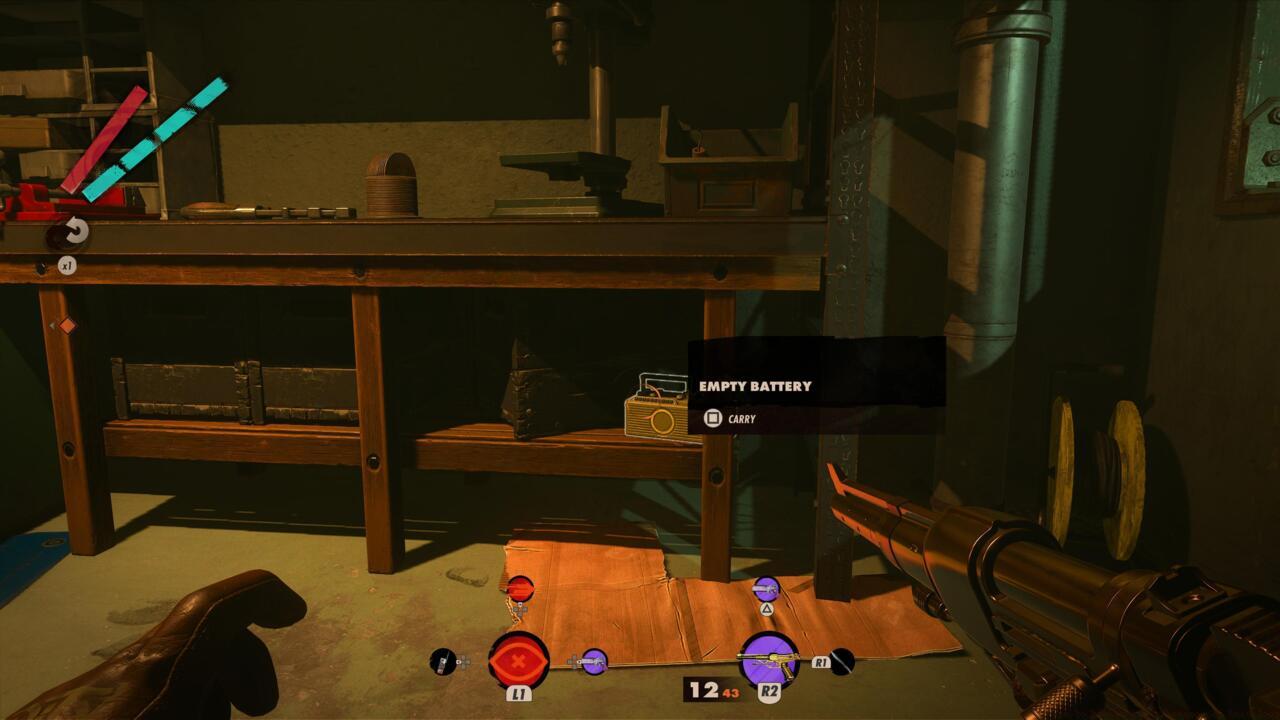Select the large red eye power icon

(518, 660)
